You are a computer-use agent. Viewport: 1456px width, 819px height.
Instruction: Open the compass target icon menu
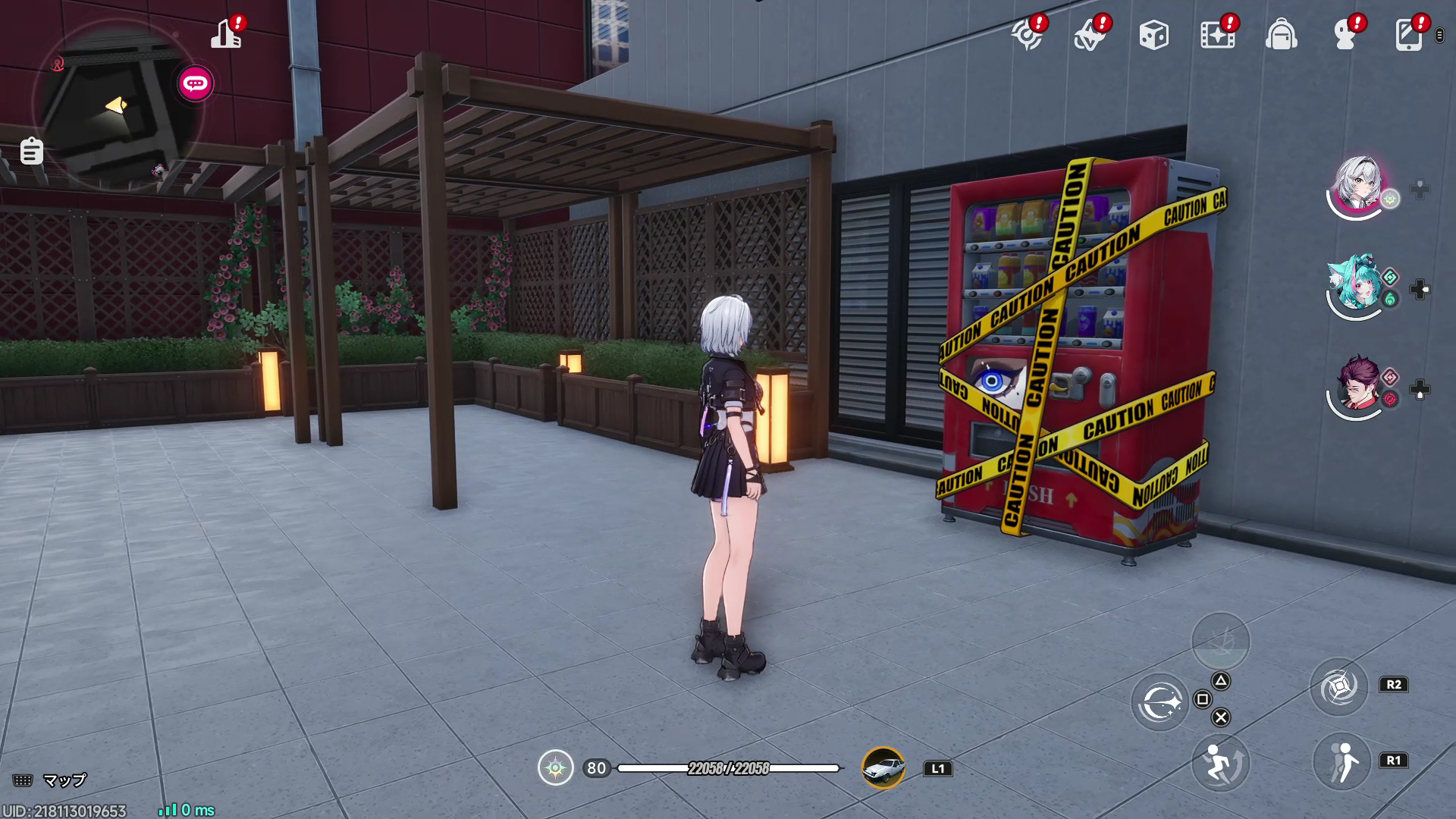pyautogui.click(x=1027, y=35)
